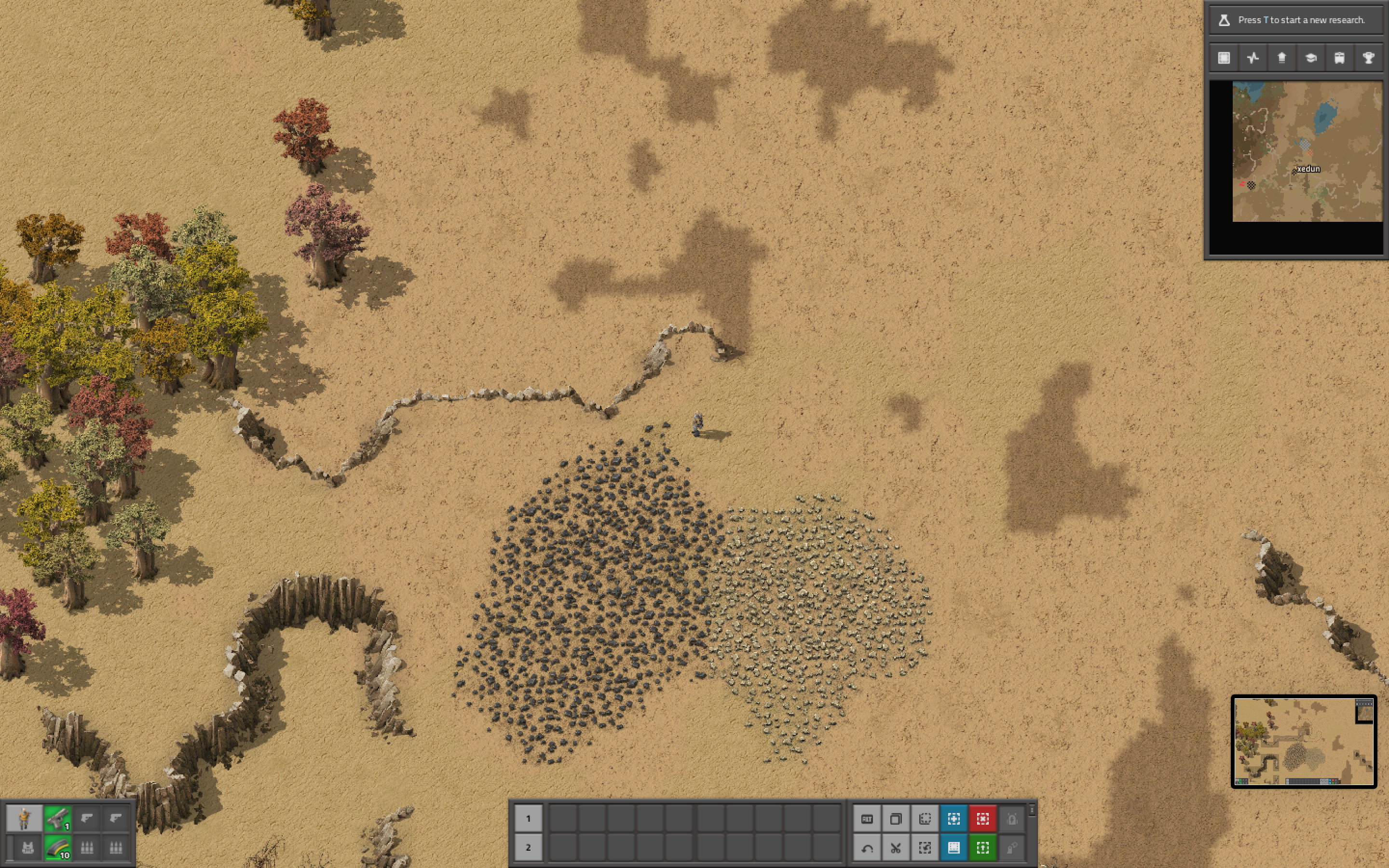The height and width of the screenshot is (868, 1389).
Task: Open the research panel with the flask icon
Action: [1224, 20]
